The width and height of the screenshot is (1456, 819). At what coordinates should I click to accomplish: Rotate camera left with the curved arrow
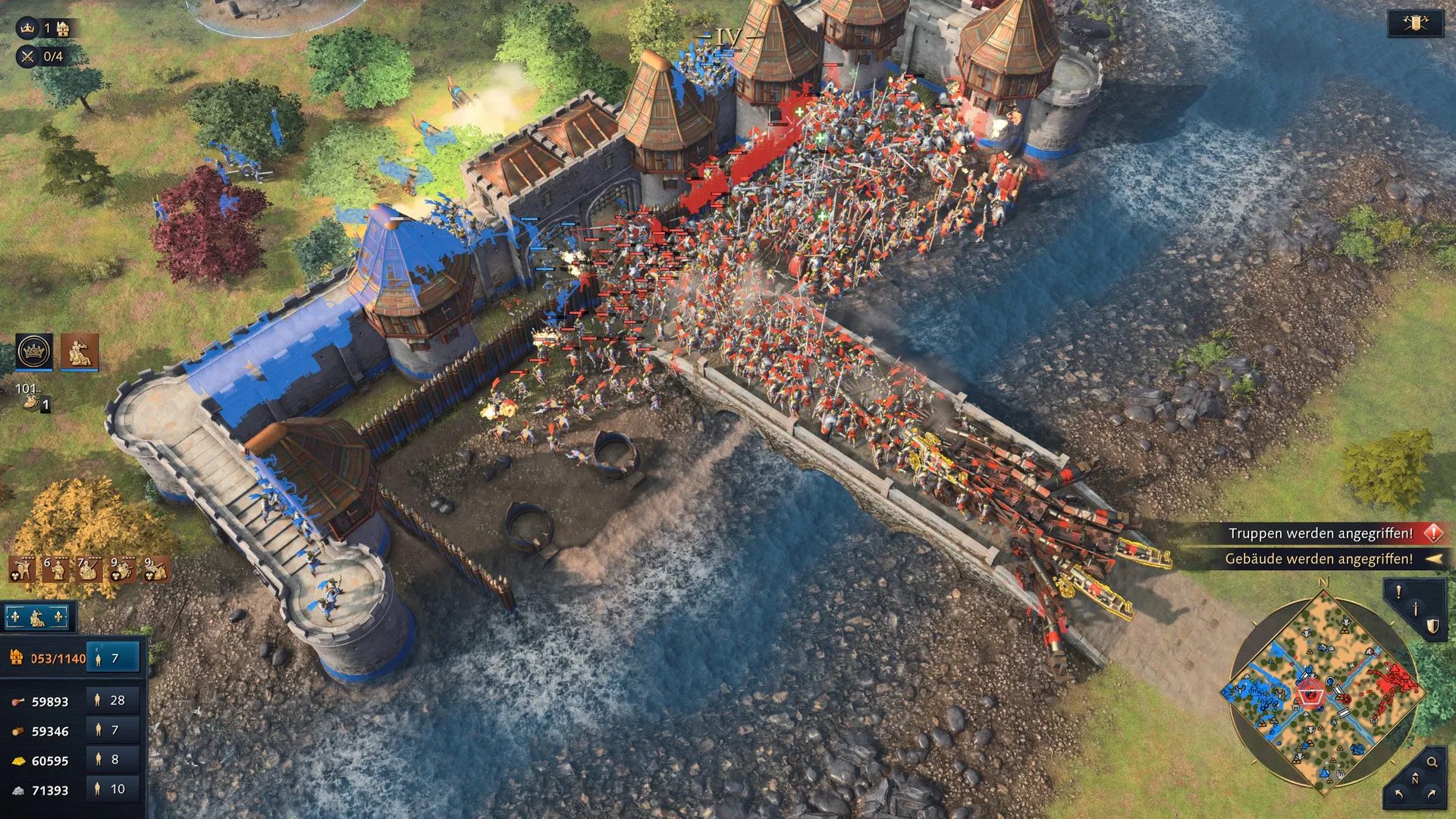tap(1399, 795)
